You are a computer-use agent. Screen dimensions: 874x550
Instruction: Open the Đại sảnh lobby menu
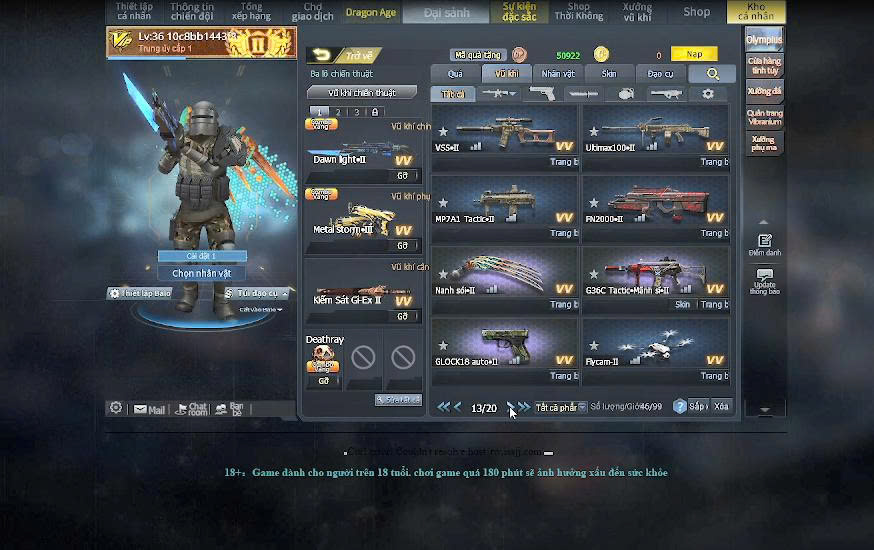(x=446, y=12)
